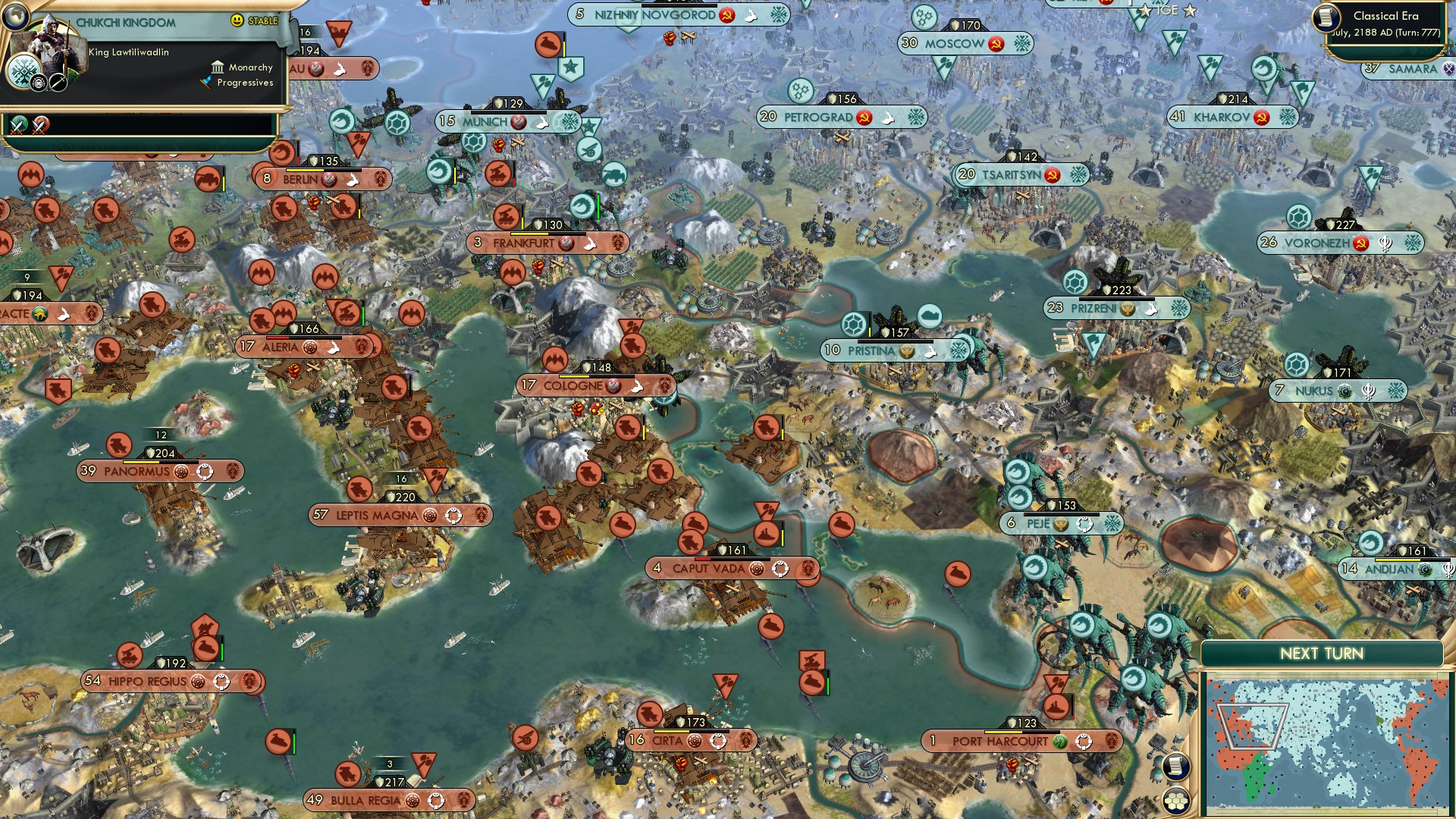
Task: Click the STABLE smiley happiness indicator
Action: [237, 20]
